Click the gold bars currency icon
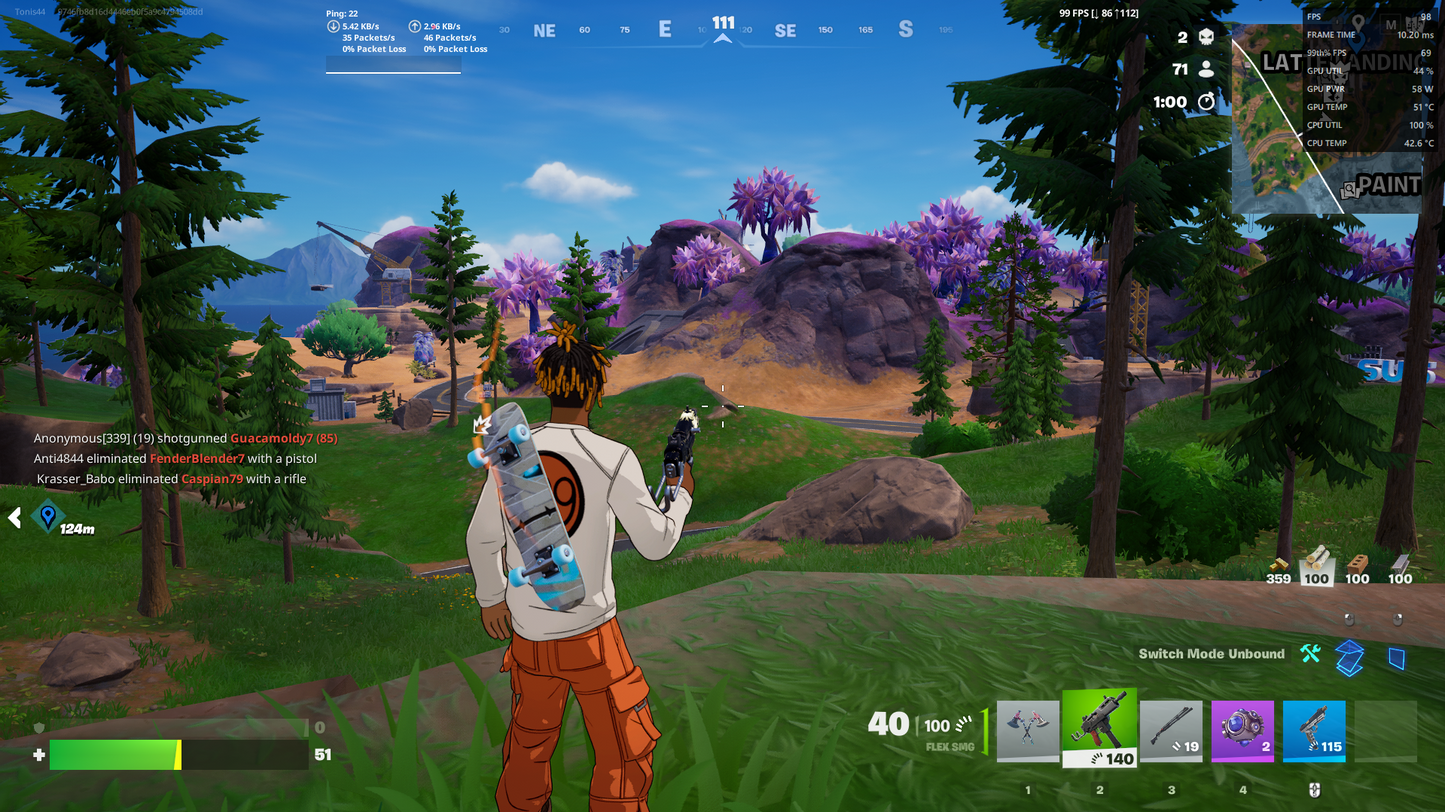Image resolution: width=1445 pixels, height=812 pixels. click(x=1278, y=566)
